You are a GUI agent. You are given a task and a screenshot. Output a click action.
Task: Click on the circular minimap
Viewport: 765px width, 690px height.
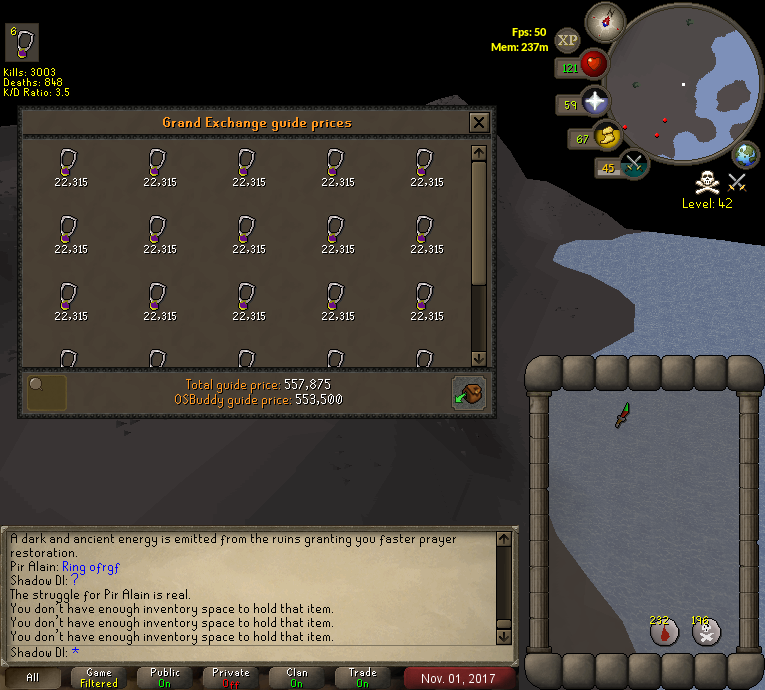(x=685, y=82)
